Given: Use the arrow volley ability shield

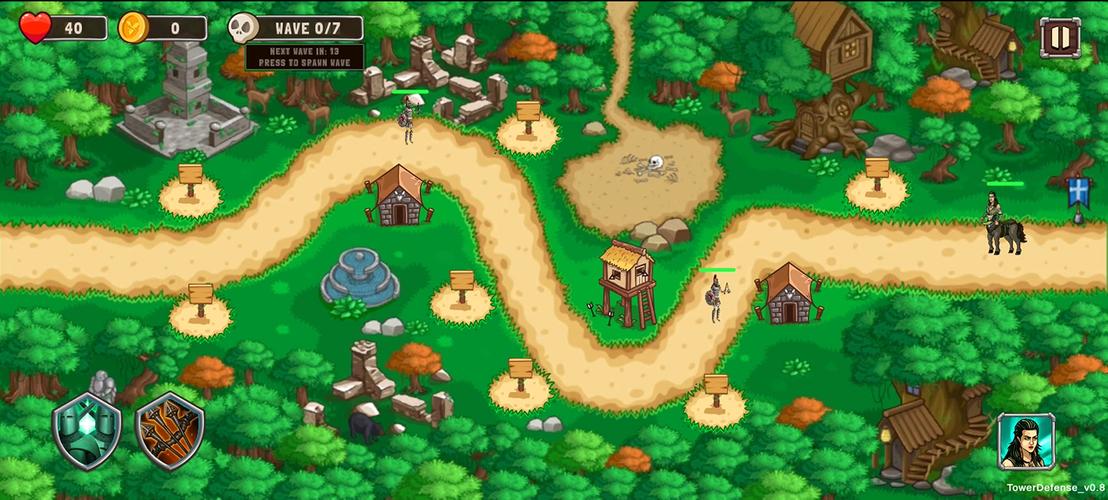Looking at the screenshot, I should click(x=169, y=431).
